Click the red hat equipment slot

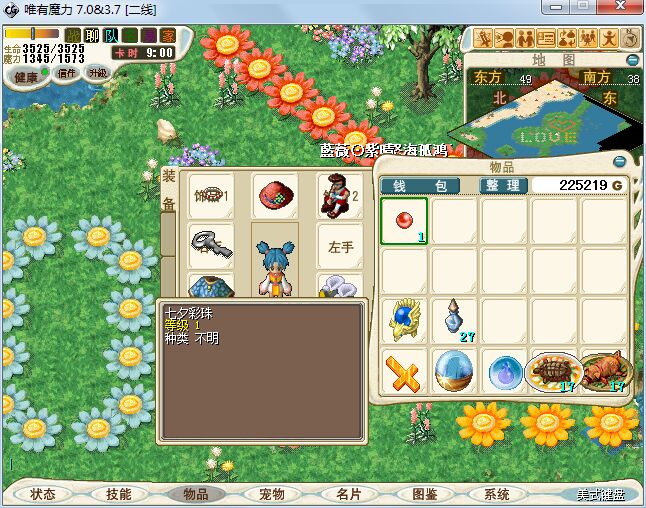click(274, 196)
